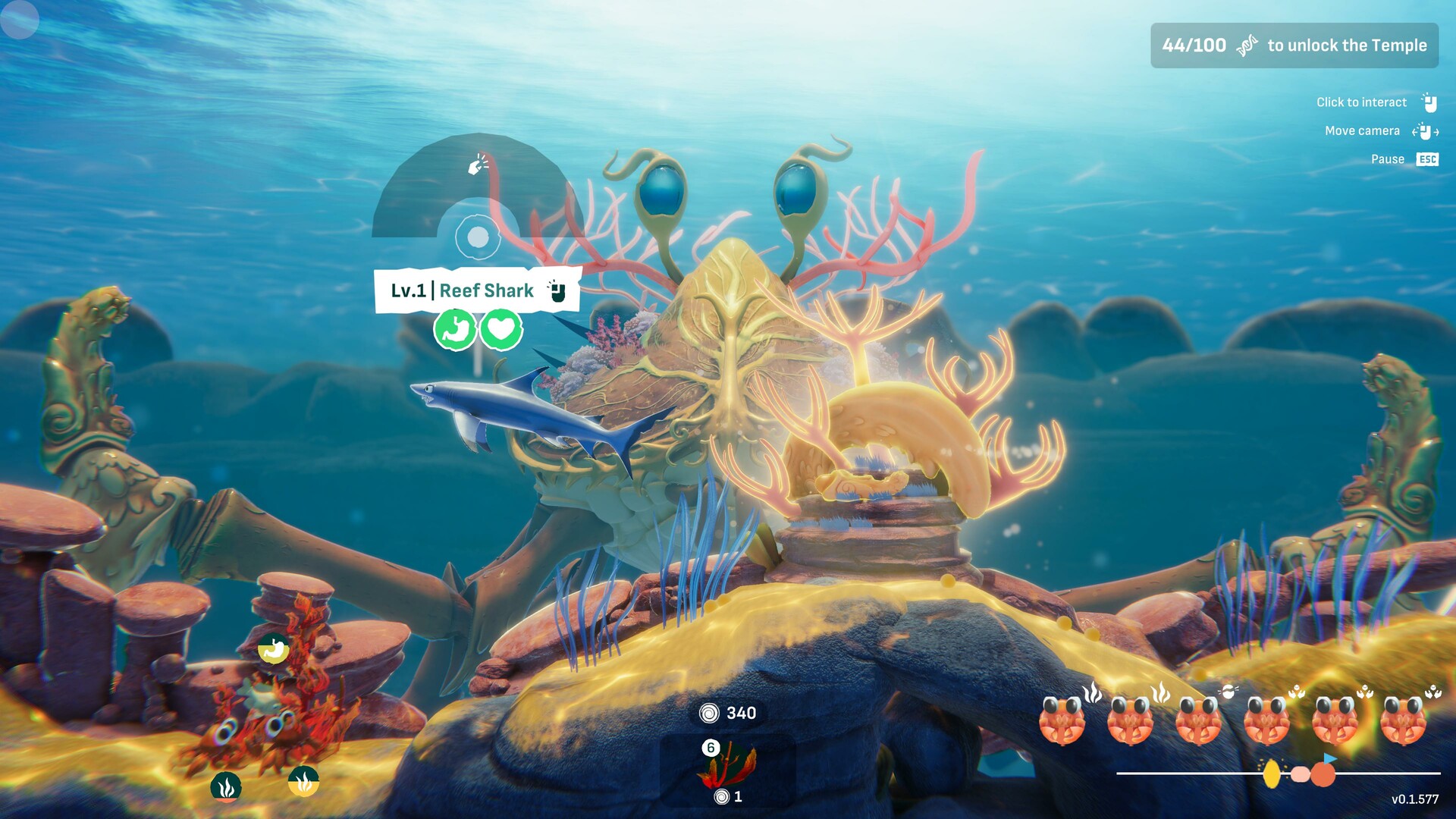Open the radial interaction wheel near Reef Shark
Viewport: 1456px width, 819px height.
(x=479, y=237)
